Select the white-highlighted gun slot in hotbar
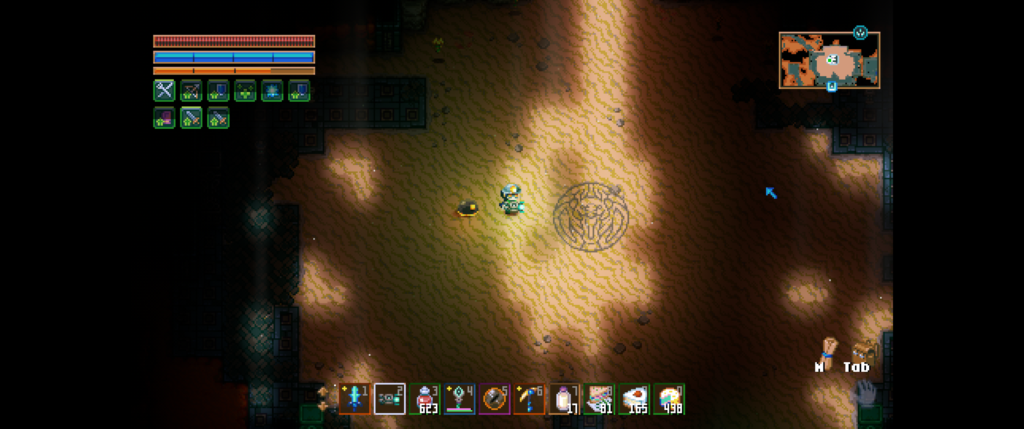Image resolution: width=1024 pixels, height=429 pixels. point(389,399)
